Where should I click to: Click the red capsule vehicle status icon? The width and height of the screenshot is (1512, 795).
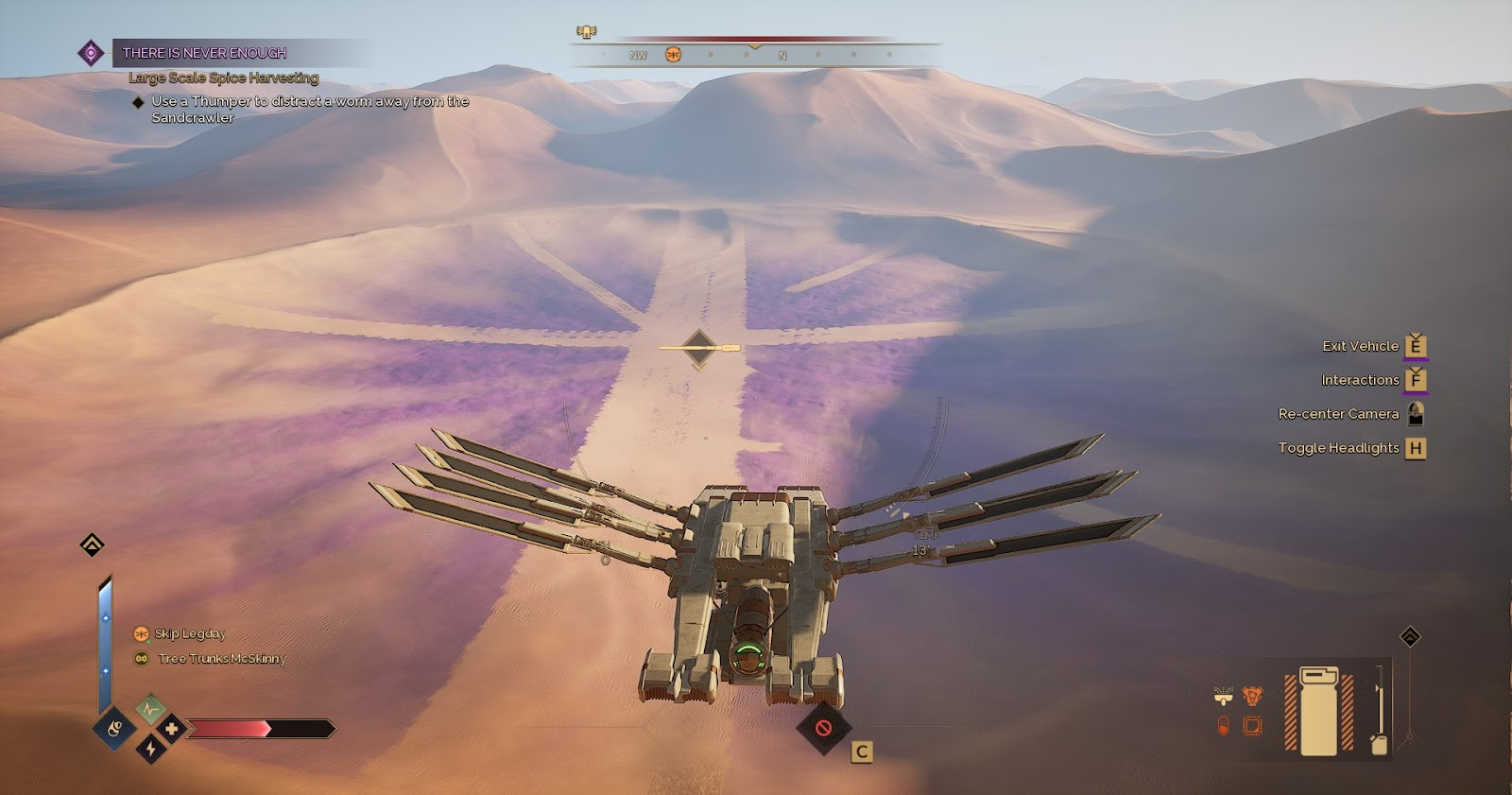pos(1224,726)
